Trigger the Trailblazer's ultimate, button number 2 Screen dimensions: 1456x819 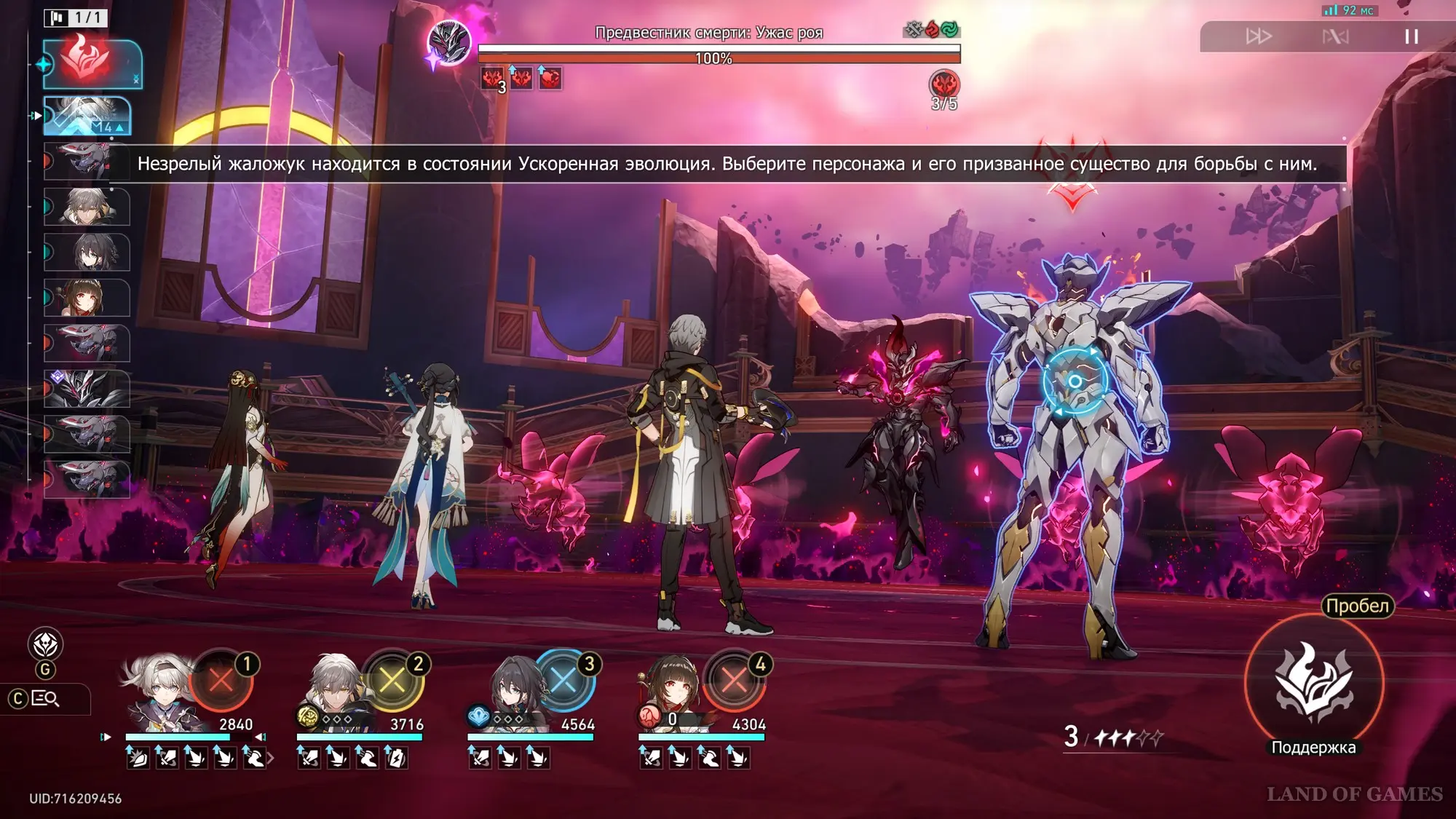pos(392,681)
